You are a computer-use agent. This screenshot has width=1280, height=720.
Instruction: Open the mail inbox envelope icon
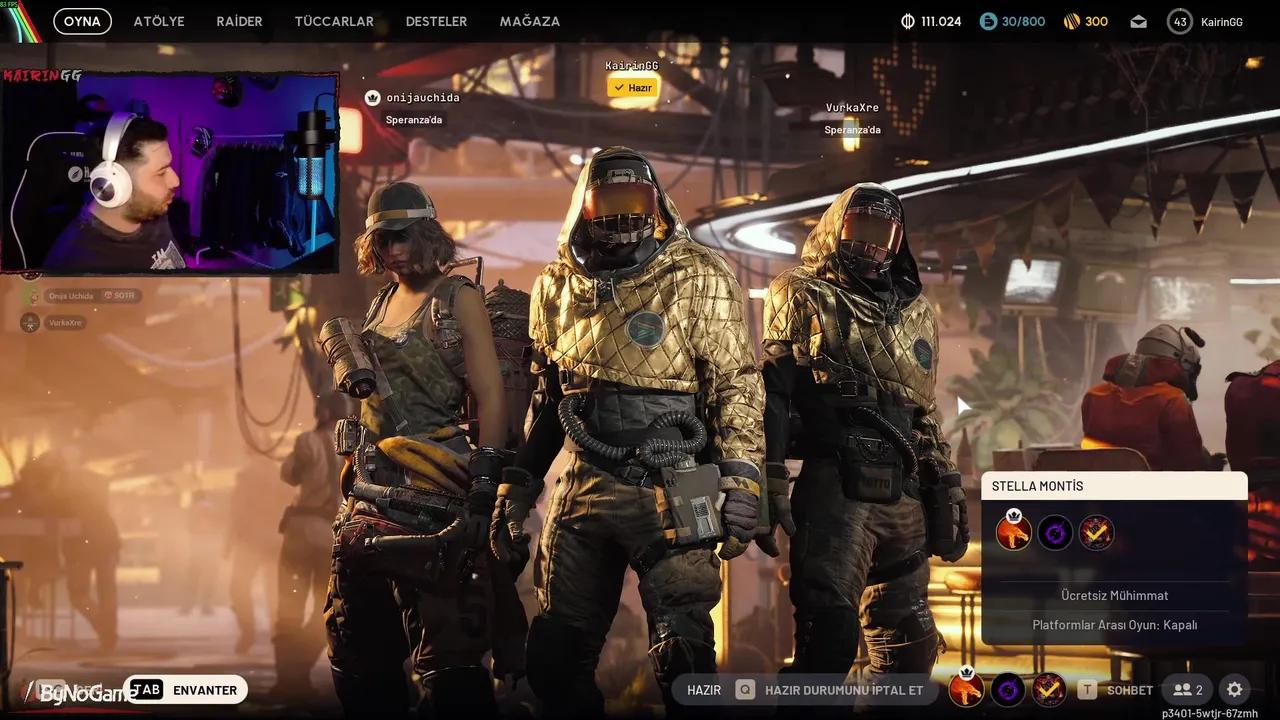point(1138,20)
